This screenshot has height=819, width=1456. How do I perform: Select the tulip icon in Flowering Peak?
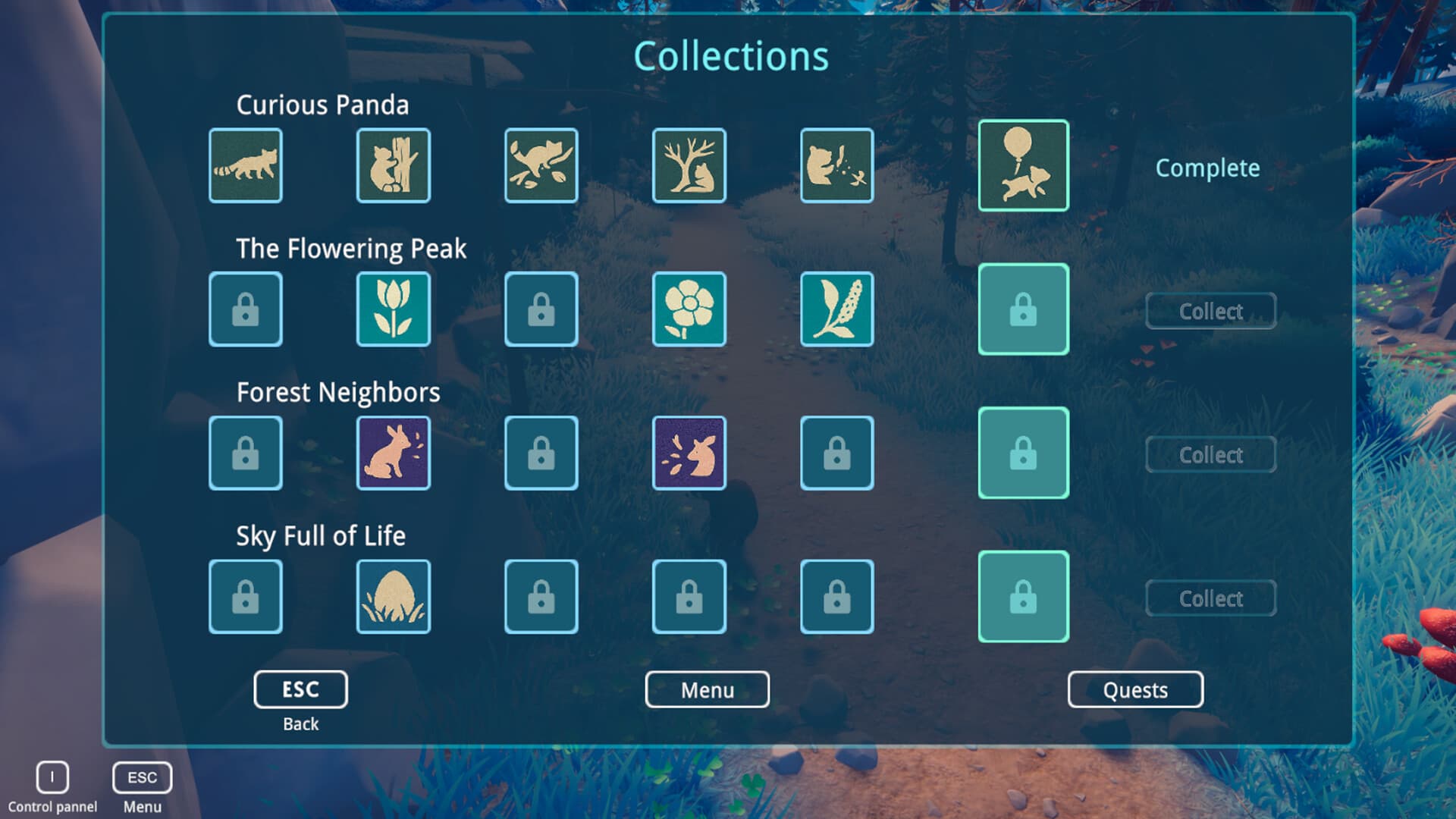pos(393,309)
